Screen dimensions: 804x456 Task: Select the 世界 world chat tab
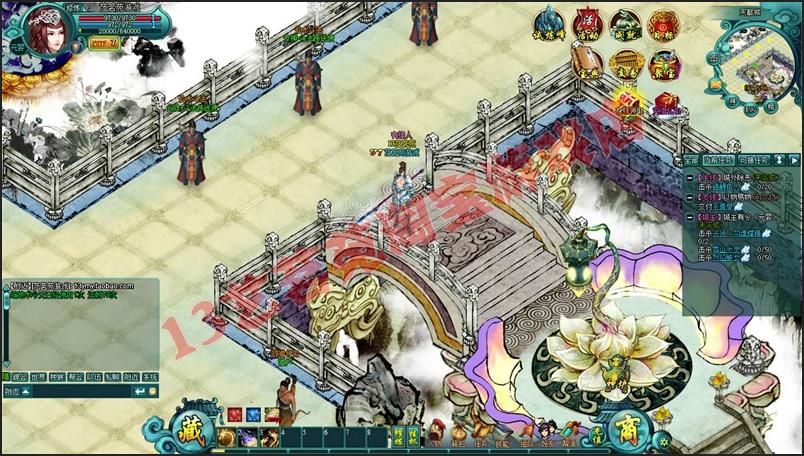point(38,378)
